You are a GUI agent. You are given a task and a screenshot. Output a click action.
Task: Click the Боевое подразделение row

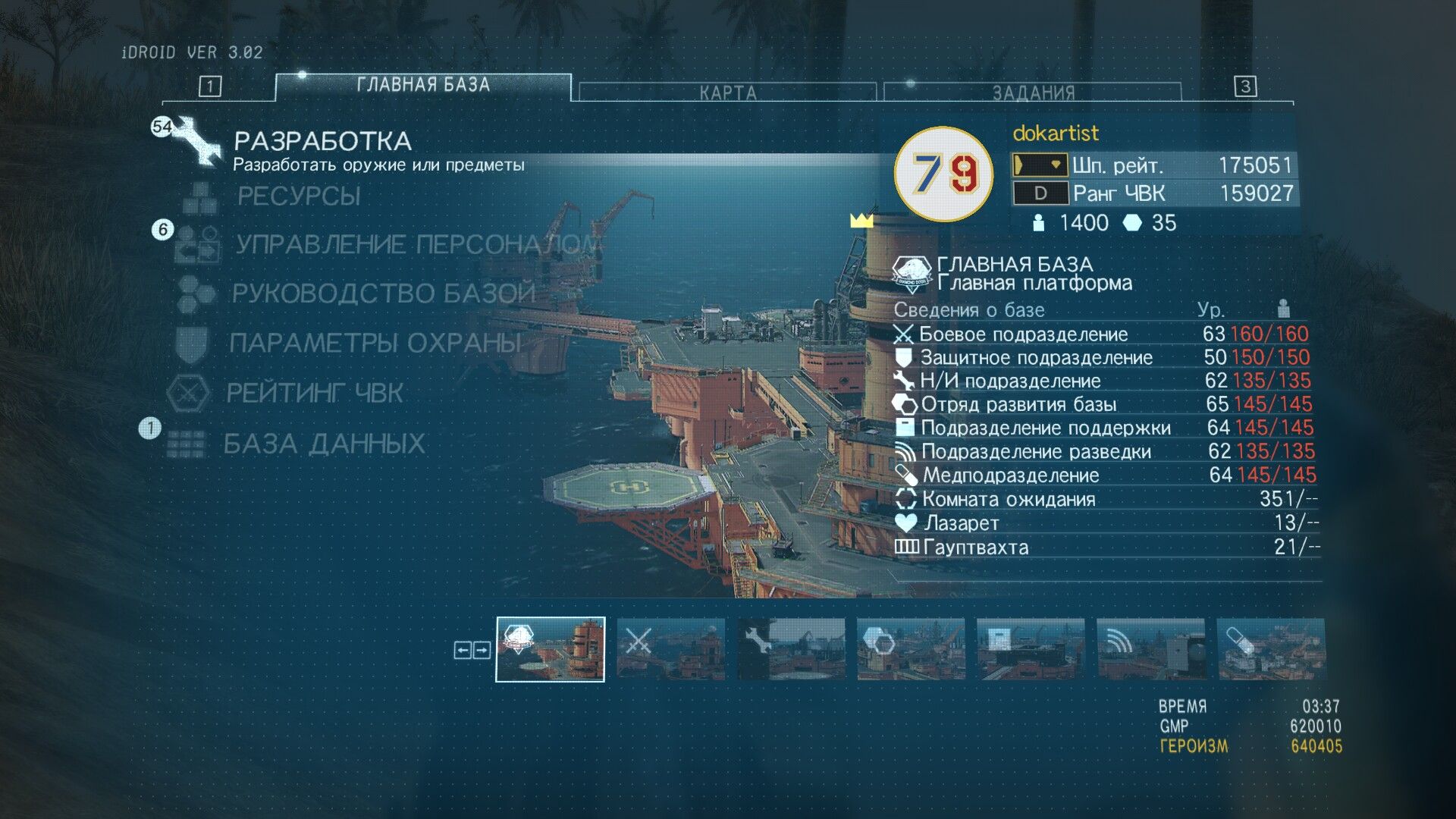tap(1024, 334)
